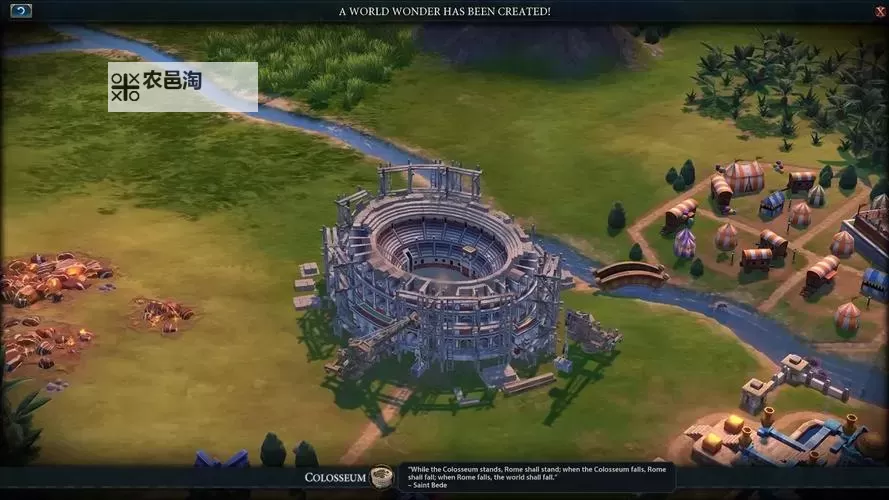This screenshot has height=500, width=889.
Task: Click the Colosseum wonder icon
Action: (381, 477)
